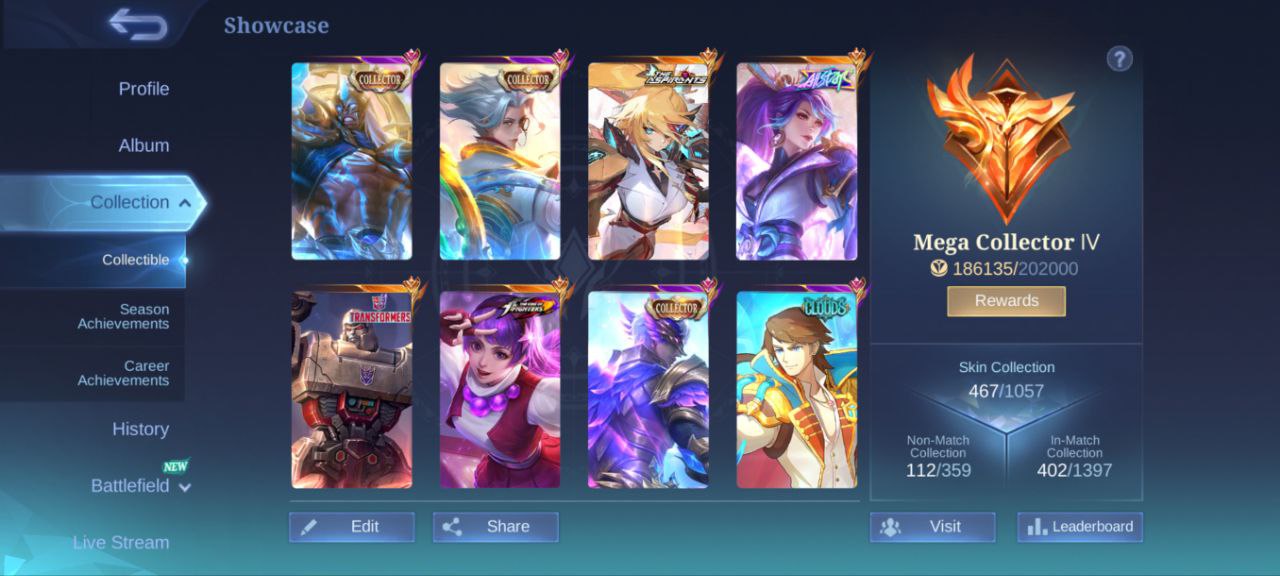Edit the skin showcase
The image size is (1280, 576).
(x=352, y=527)
